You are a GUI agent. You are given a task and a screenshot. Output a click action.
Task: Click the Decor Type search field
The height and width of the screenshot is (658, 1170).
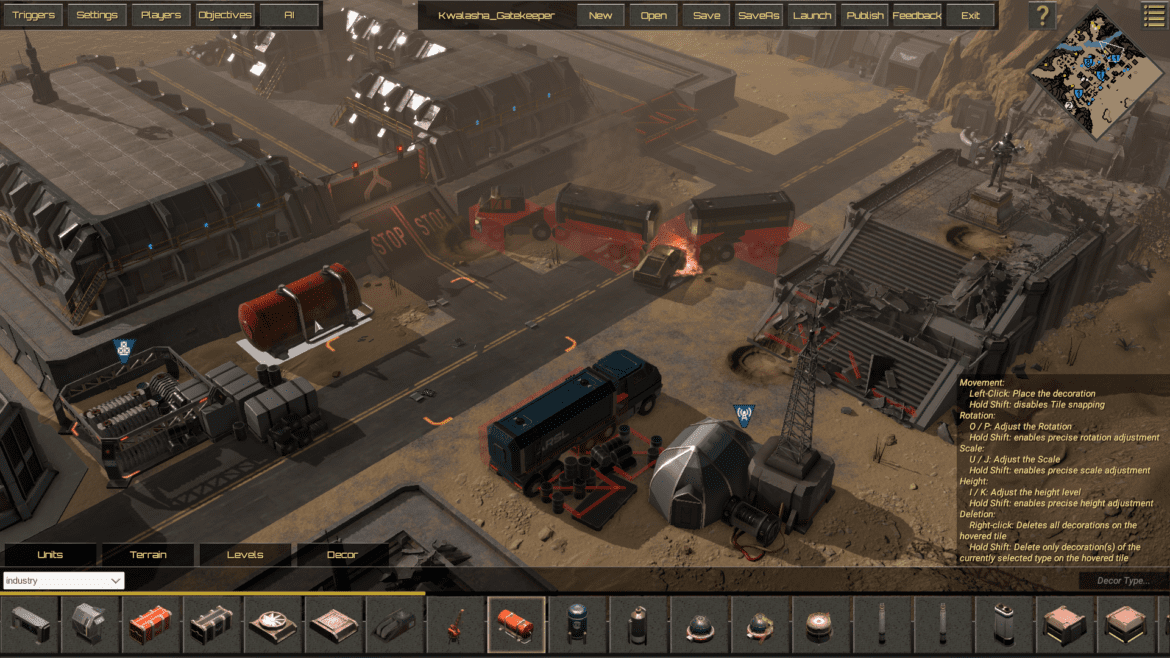coord(1123,581)
